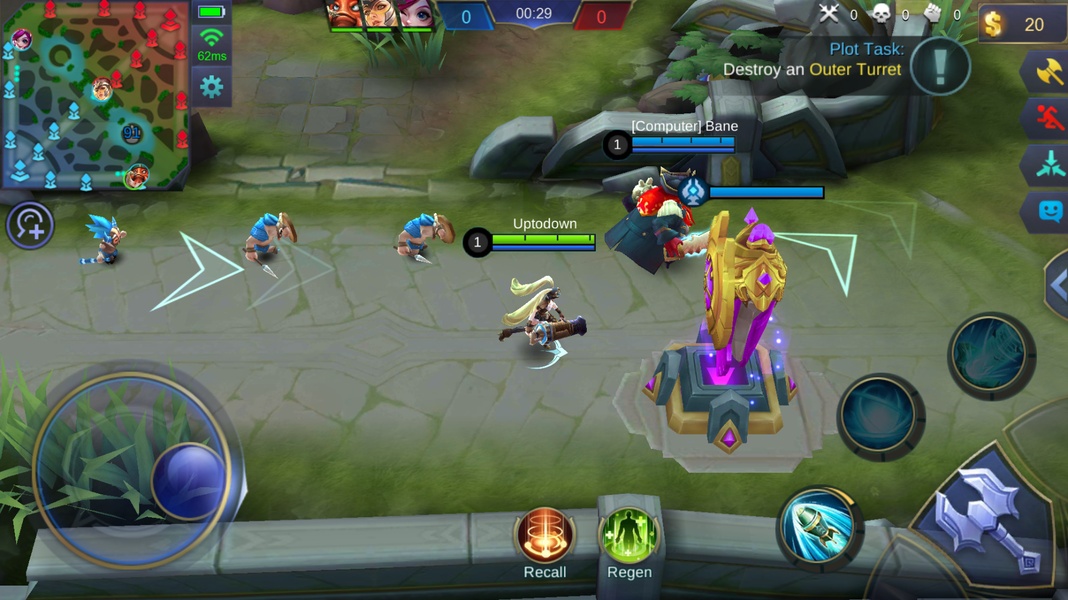1068x600 pixels.
Task: Fire the rocket skill icon
Action: tap(819, 525)
